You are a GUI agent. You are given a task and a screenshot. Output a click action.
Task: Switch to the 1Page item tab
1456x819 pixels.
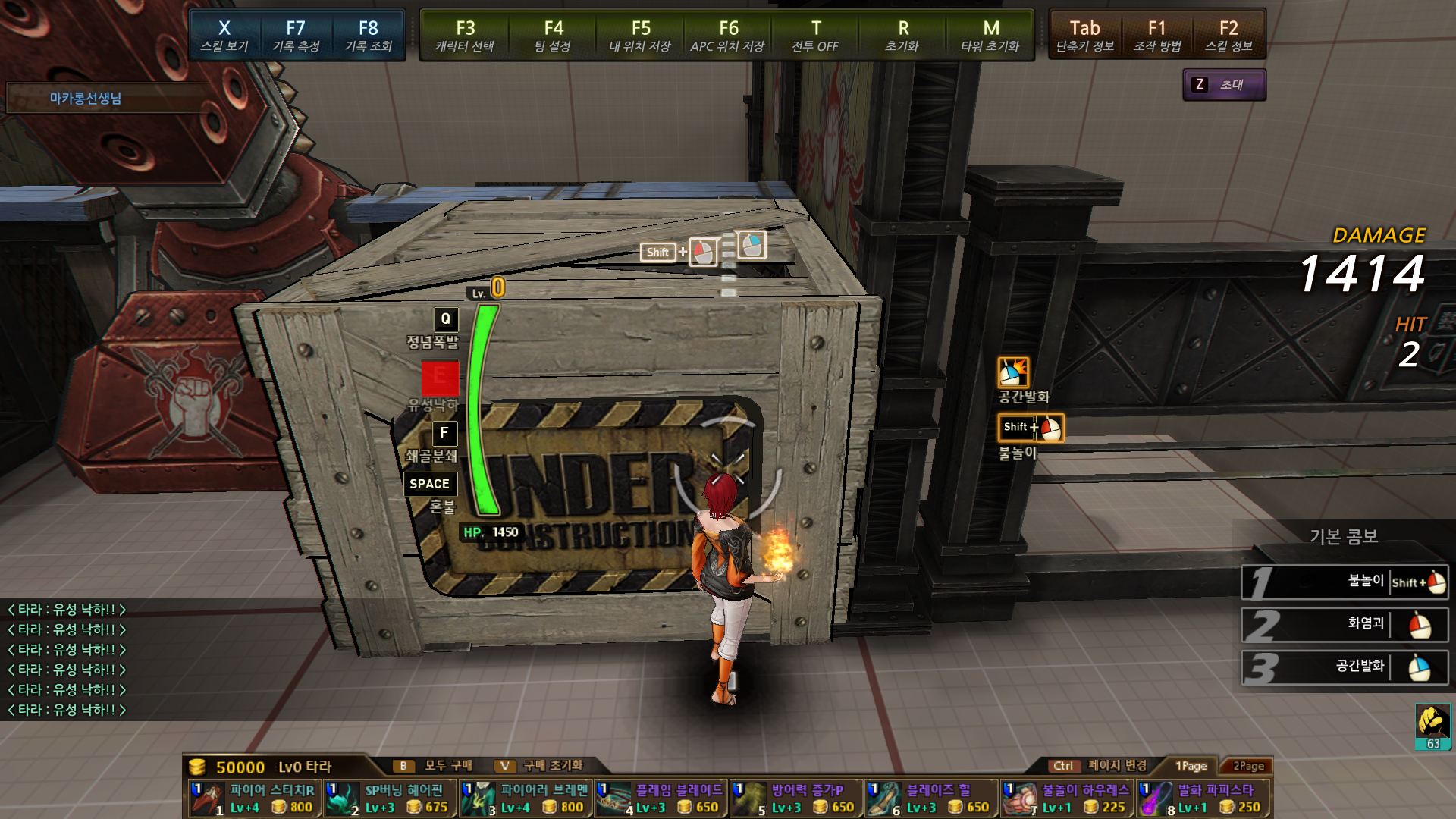pyautogui.click(x=1191, y=766)
